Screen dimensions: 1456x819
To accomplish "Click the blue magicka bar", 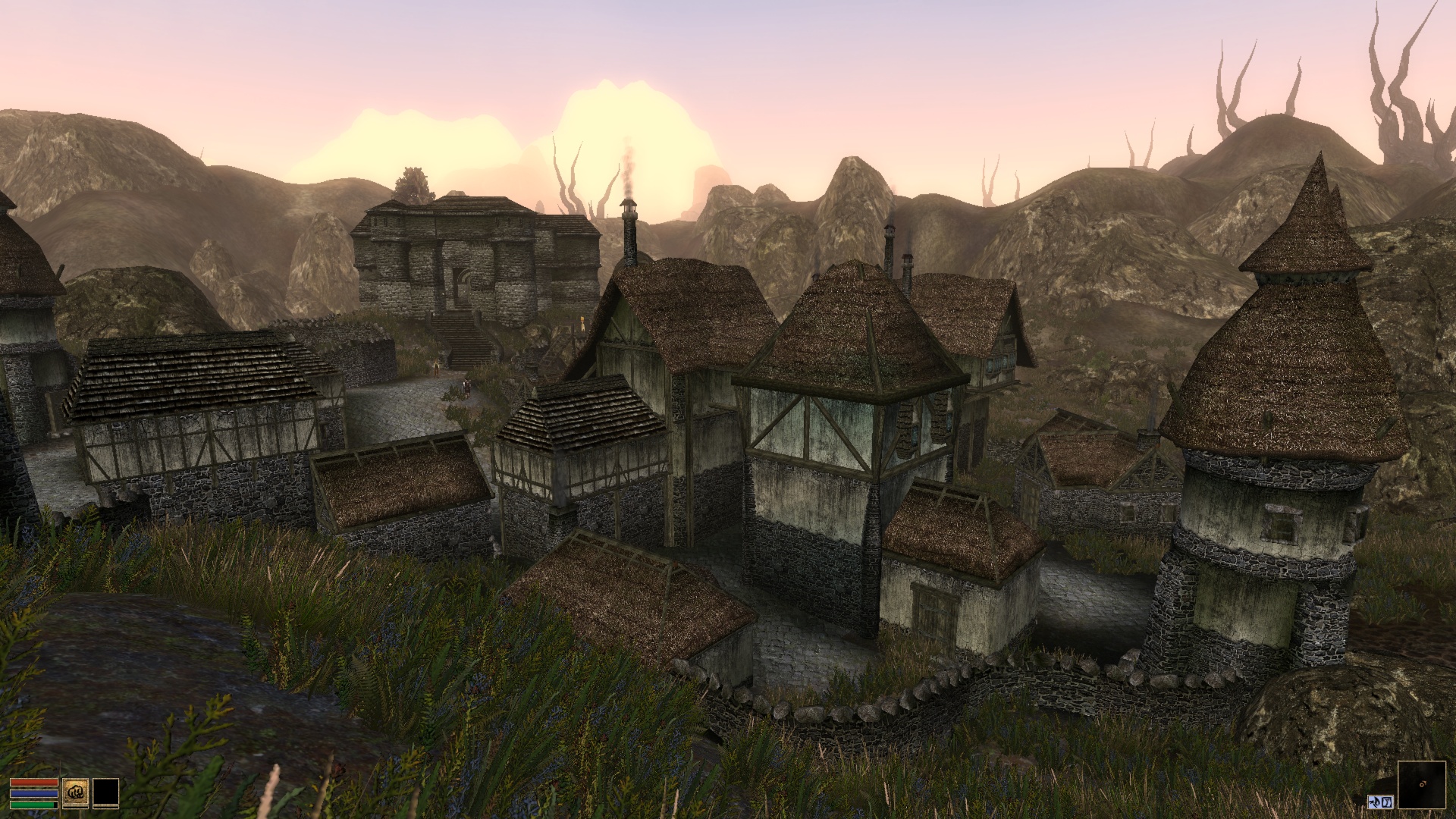I will coord(34,793).
